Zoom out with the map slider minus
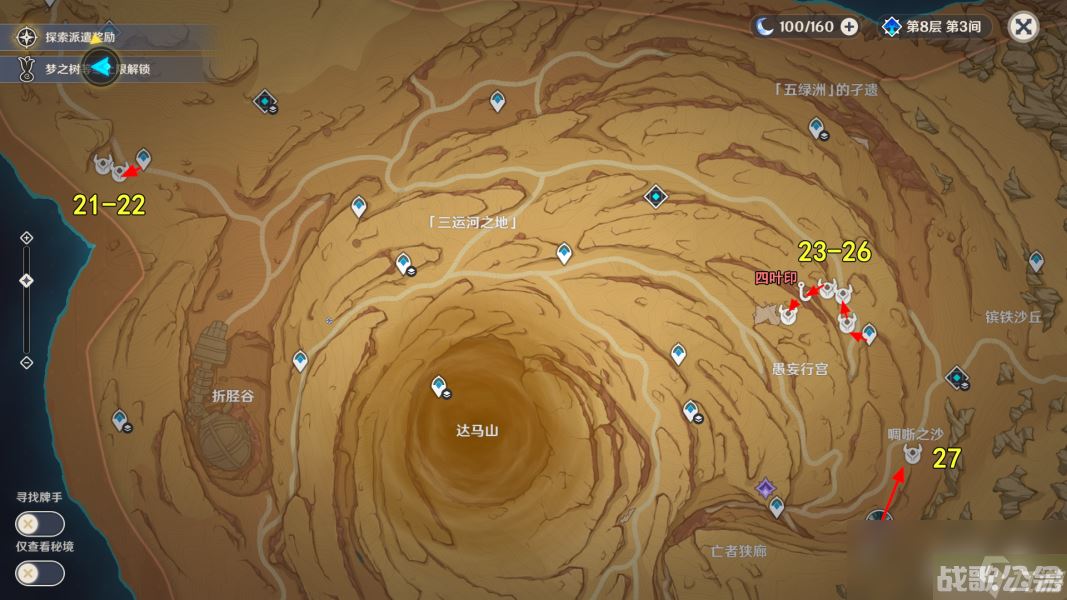The width and height of the screenshot is (1067, 600). 27,362
